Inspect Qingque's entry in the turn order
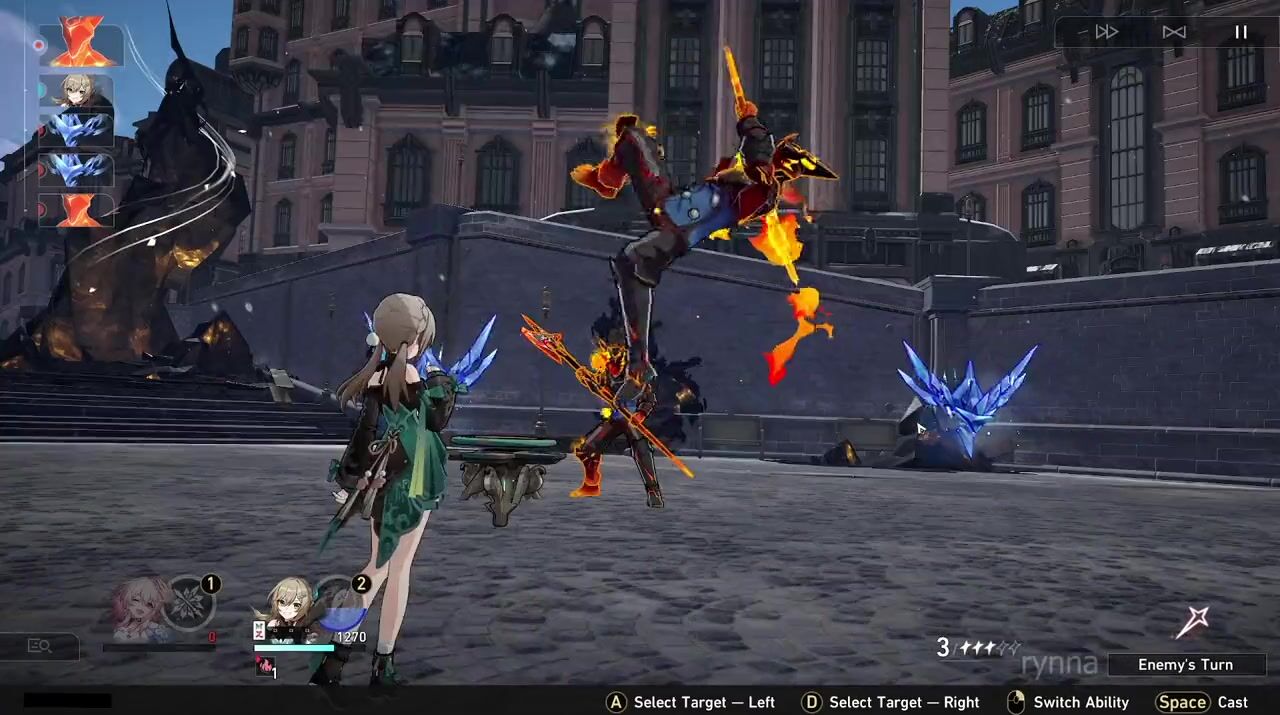 (x=76, y=93)
